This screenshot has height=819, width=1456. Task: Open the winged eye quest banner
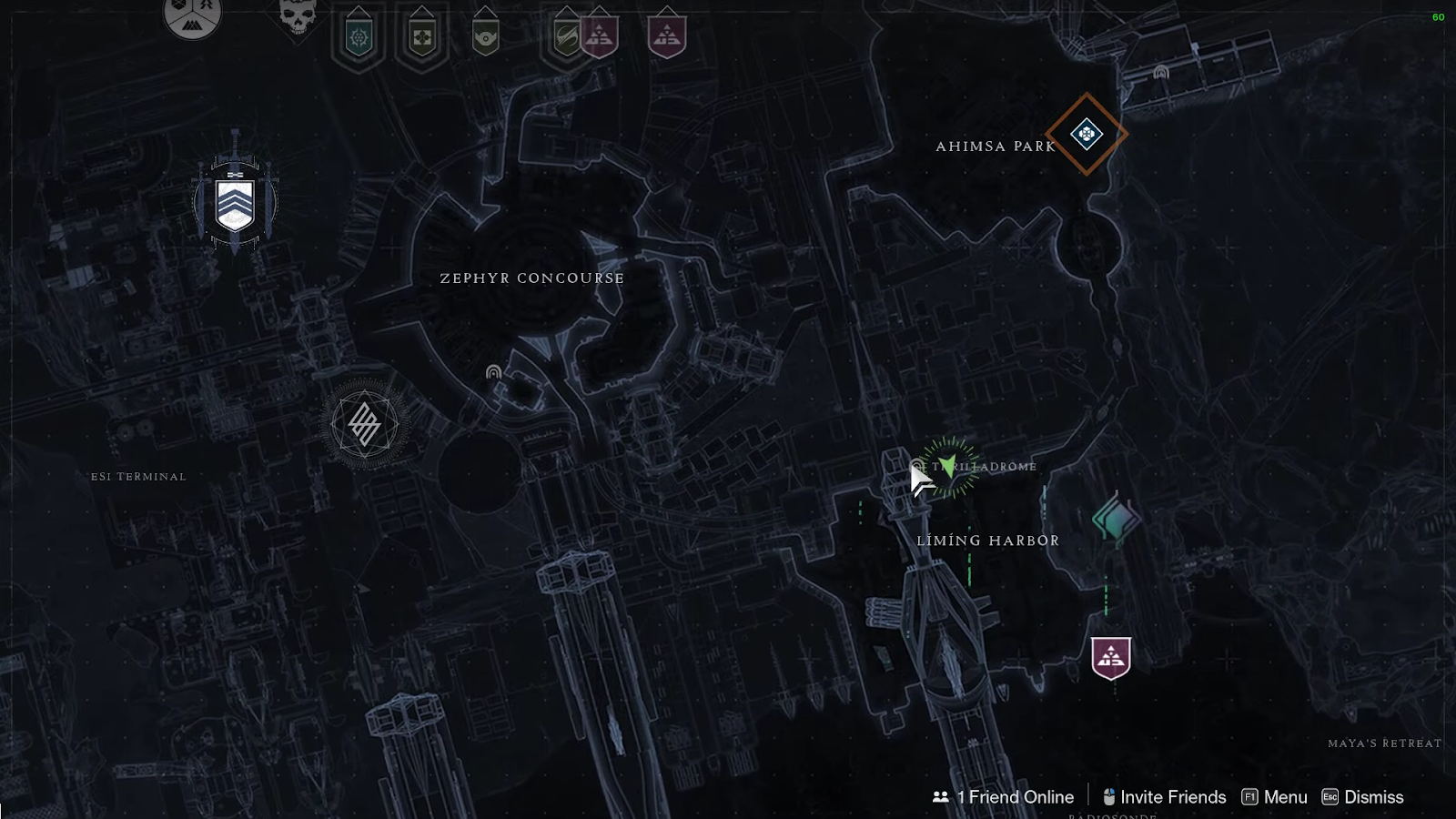[485, 38]
